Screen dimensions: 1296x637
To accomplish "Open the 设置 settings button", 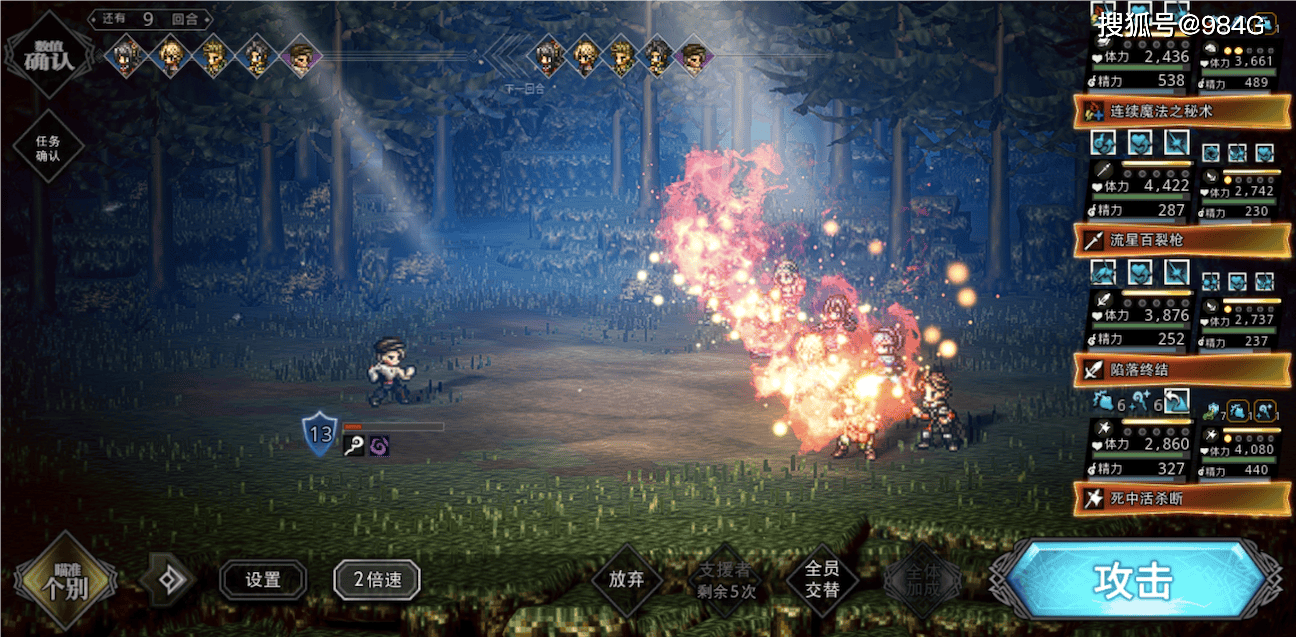I will tap(263, 579).
